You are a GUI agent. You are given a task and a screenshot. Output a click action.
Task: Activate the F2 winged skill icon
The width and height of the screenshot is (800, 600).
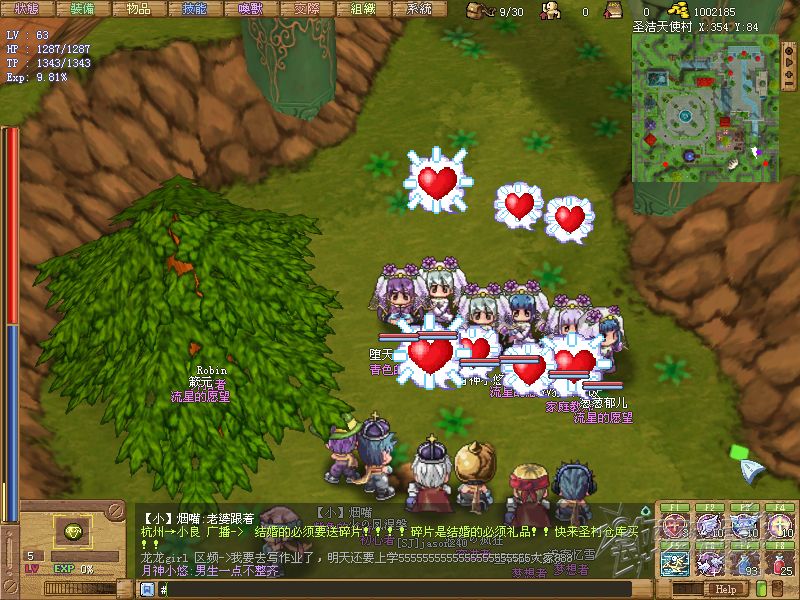coord(711,528)
